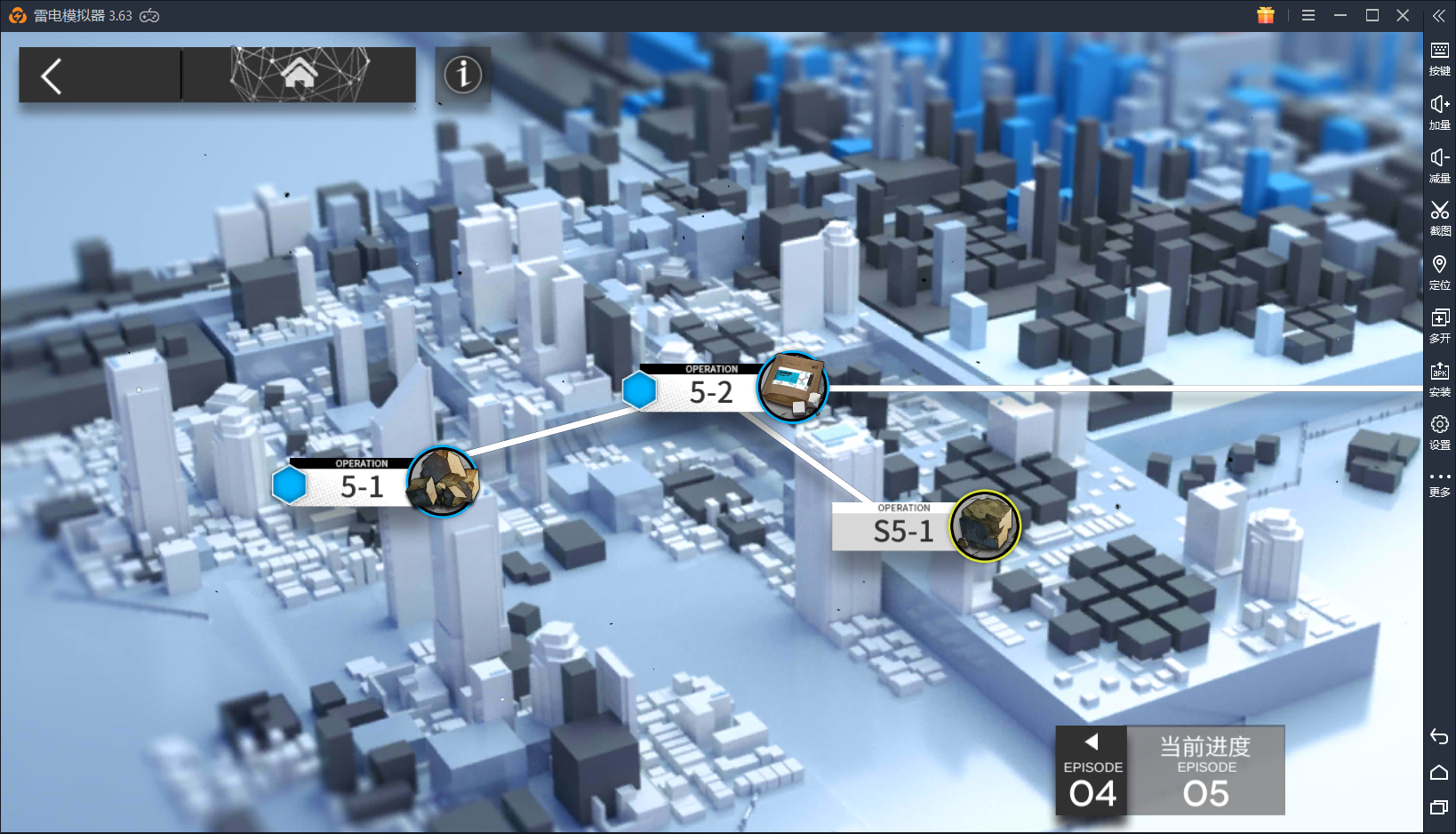This screenshot has width=1456, height=834.
Task: Open the info circle button
Action: click(x=463, y=75)
